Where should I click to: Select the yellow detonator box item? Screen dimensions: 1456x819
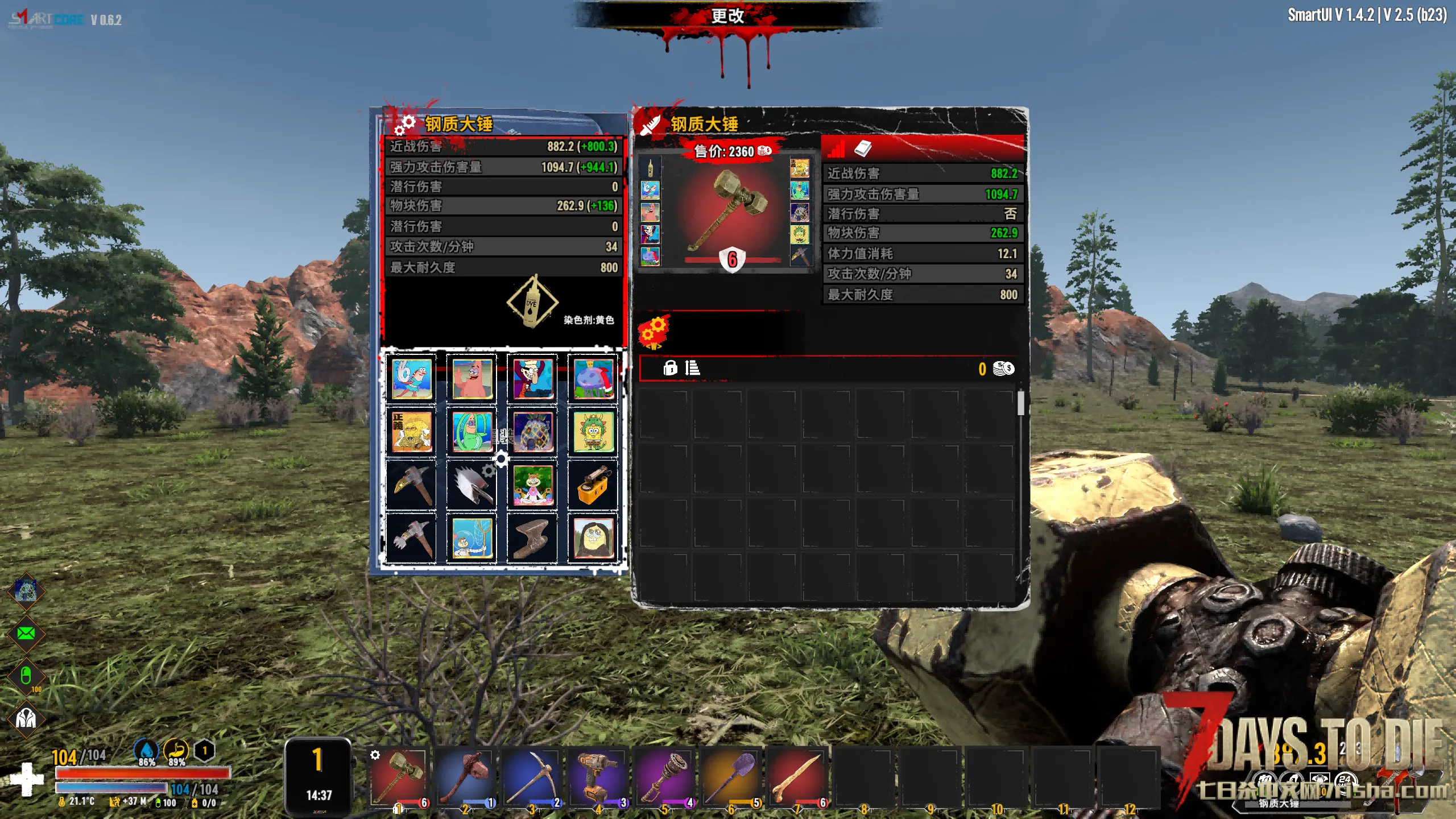pyautogui.click(x=593, y=485)
